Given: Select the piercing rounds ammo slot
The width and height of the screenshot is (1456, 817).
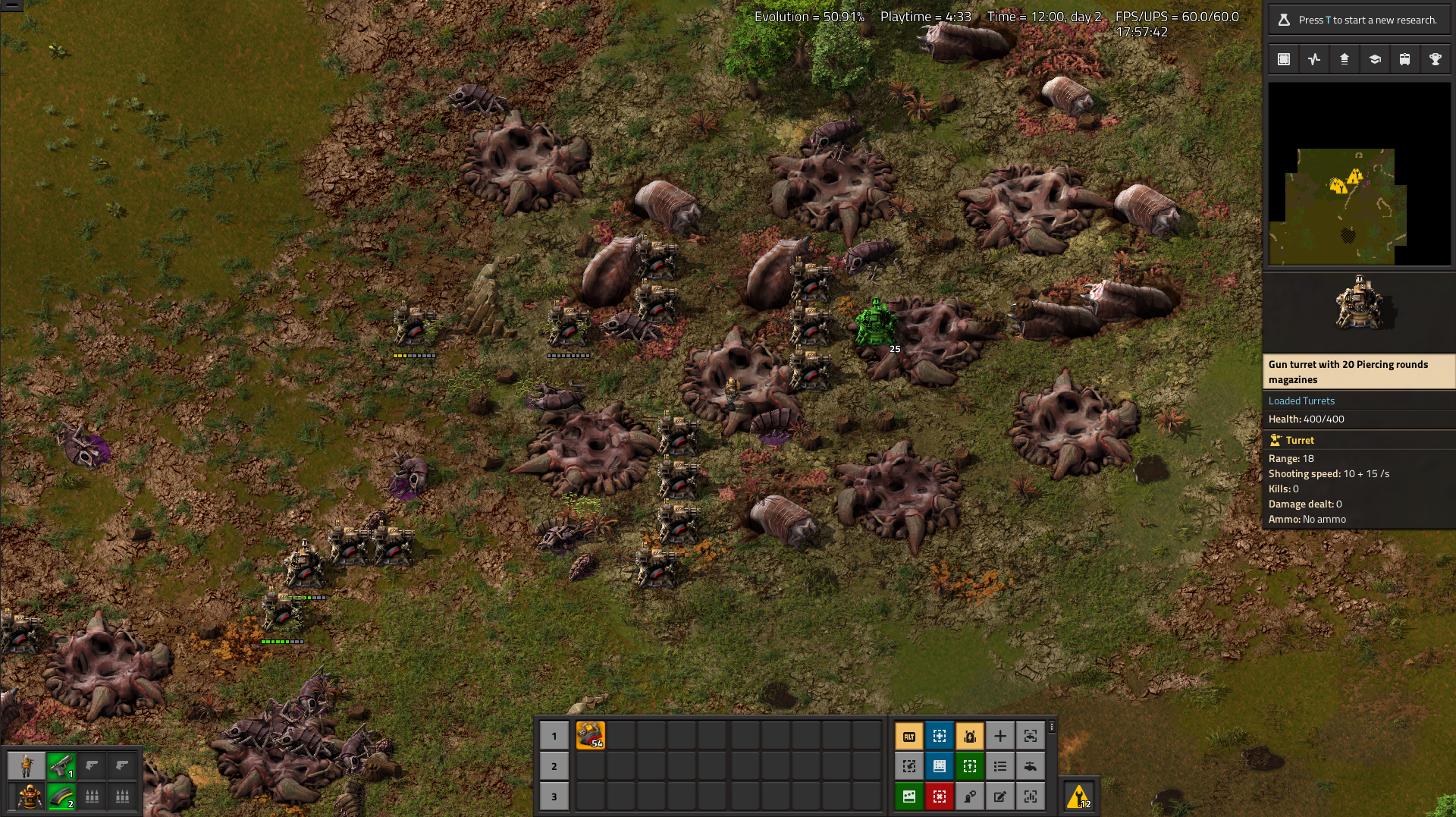Looking at the screenshot, I should [61, 797].
